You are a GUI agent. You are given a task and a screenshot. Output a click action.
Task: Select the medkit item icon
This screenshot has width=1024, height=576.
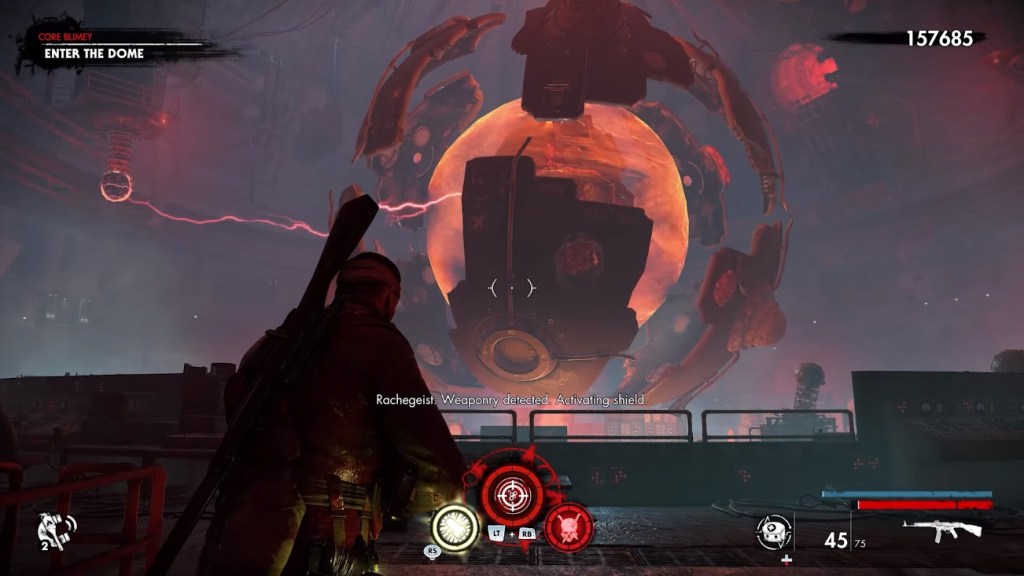773,532
